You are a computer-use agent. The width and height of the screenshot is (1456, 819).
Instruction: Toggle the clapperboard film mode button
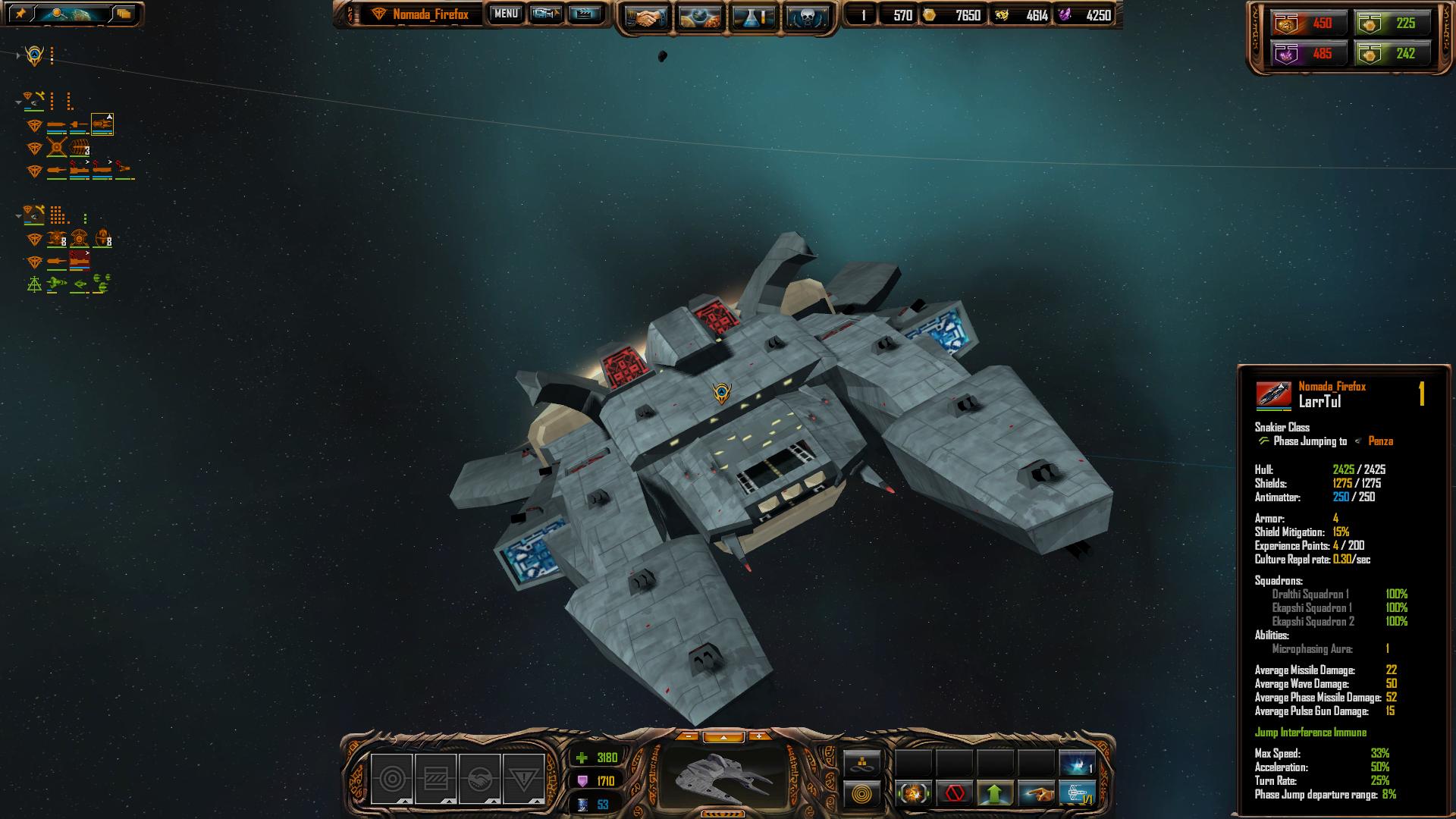point(584,14)
